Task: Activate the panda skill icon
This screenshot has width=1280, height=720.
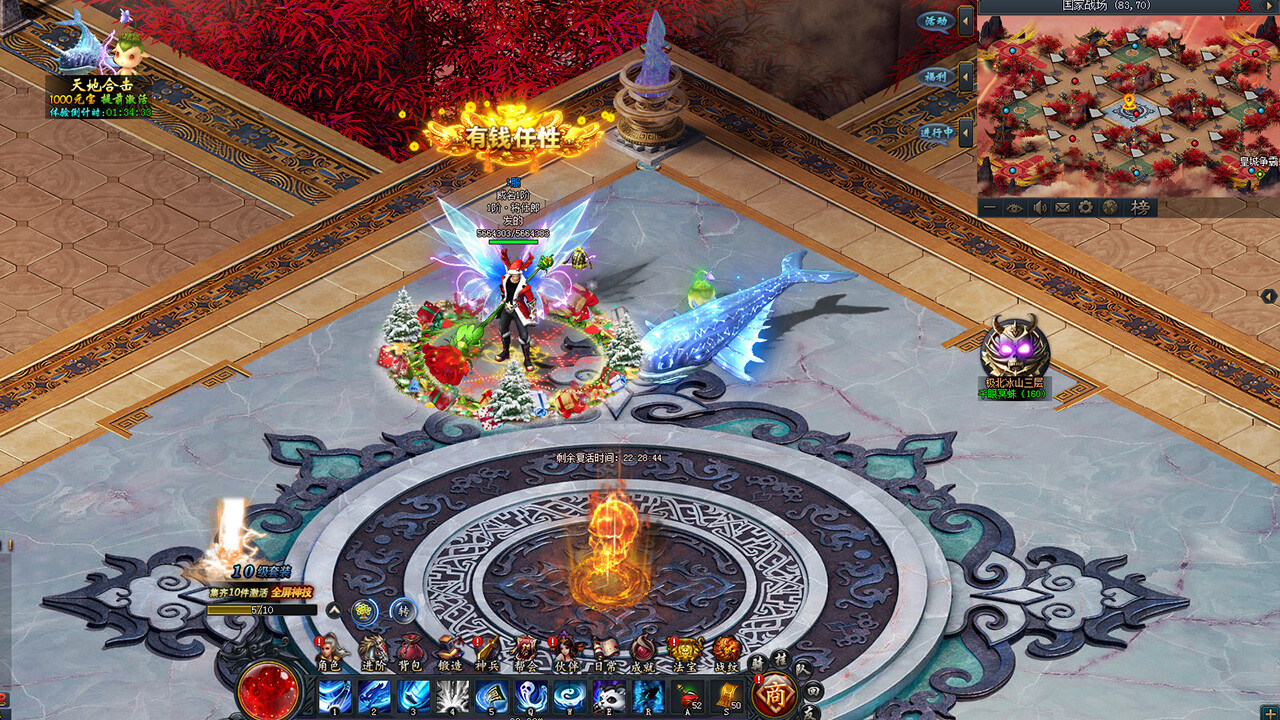Action: [x=609, y=696]
